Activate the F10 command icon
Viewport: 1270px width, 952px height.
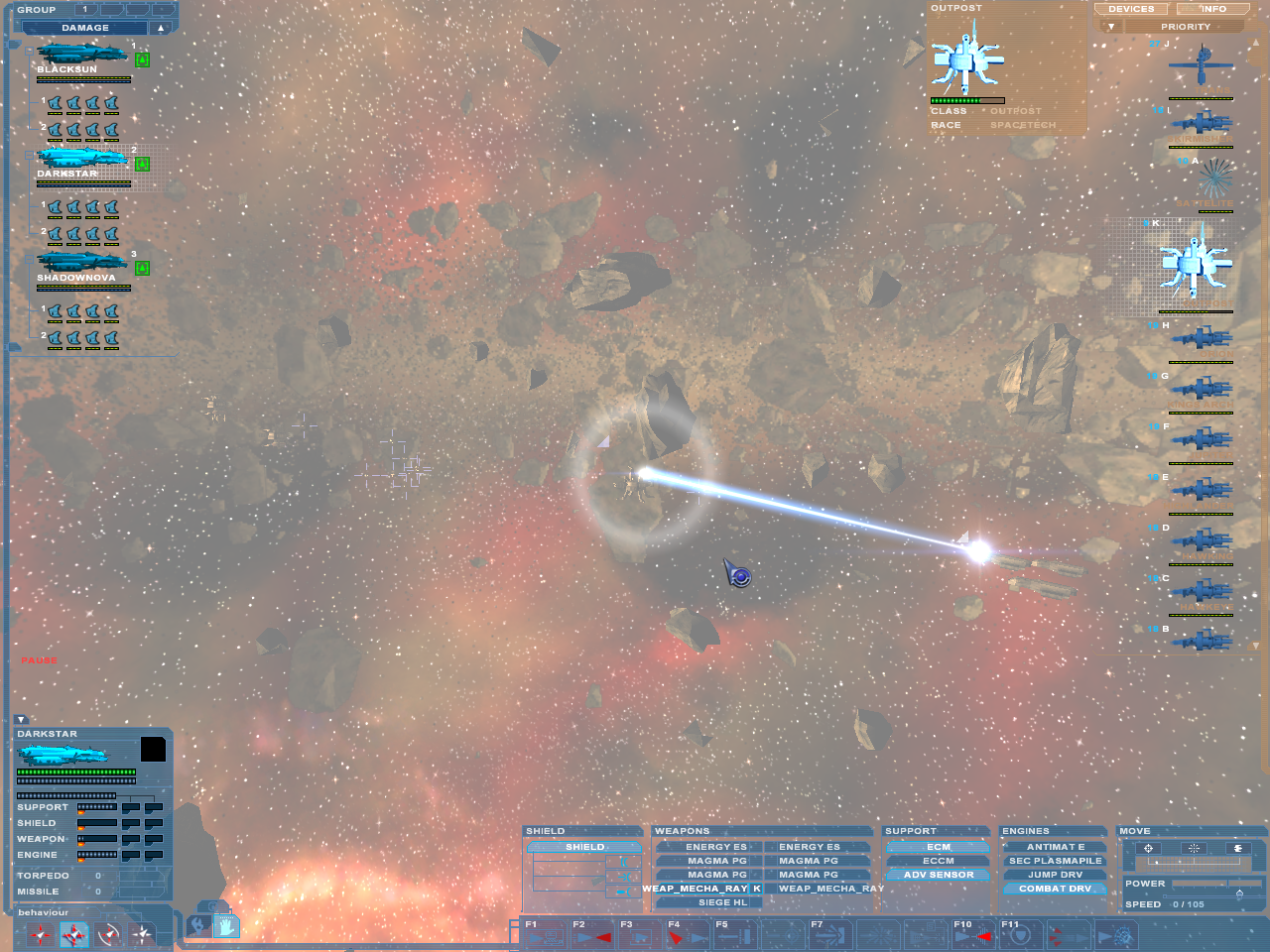click(x=972, y=934)
